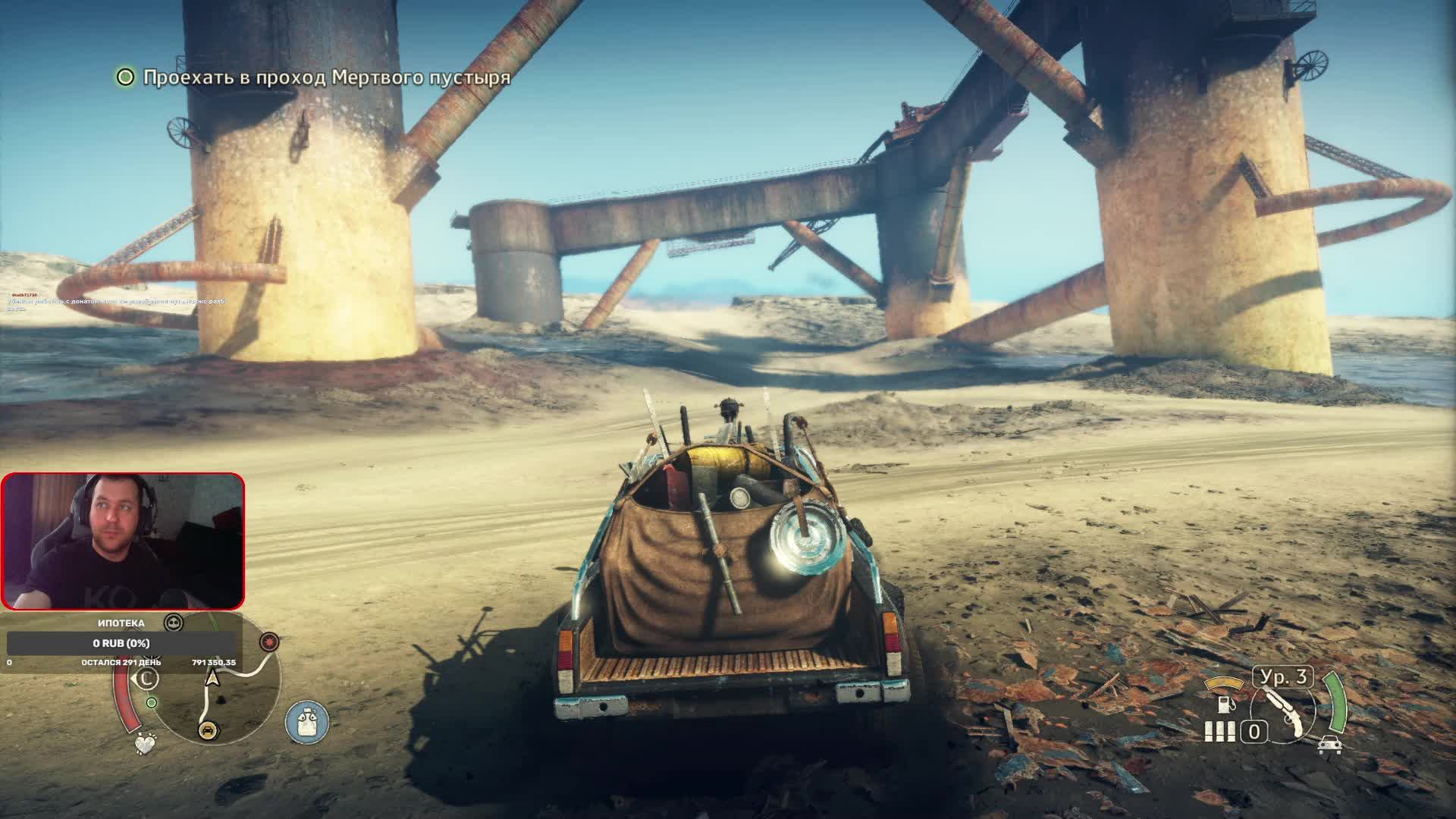Click the ИПОТЕКА donation goal bar
The height and width of the screenshot is (819, 1456).
coord(121,643)
